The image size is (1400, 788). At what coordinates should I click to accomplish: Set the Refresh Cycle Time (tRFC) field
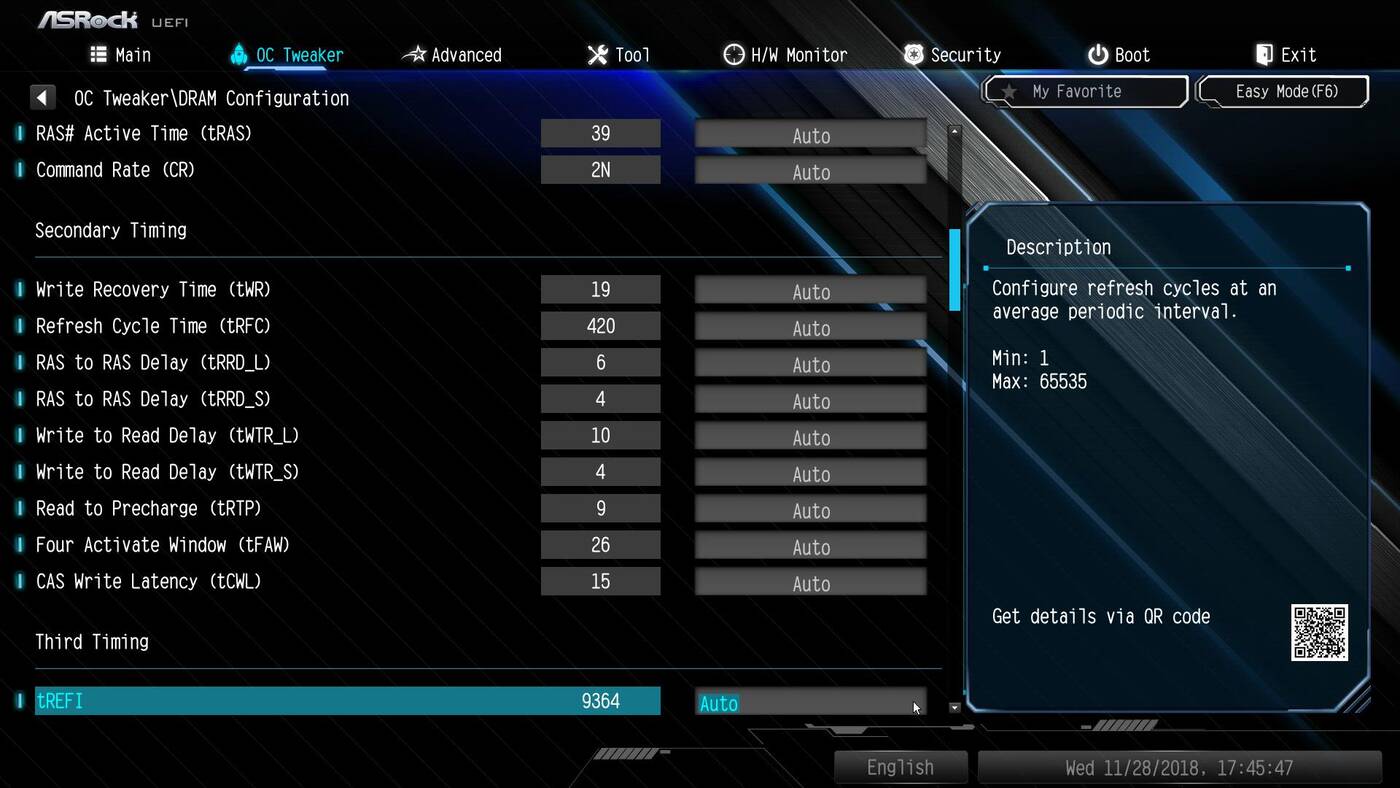click(x=810, y=328)
